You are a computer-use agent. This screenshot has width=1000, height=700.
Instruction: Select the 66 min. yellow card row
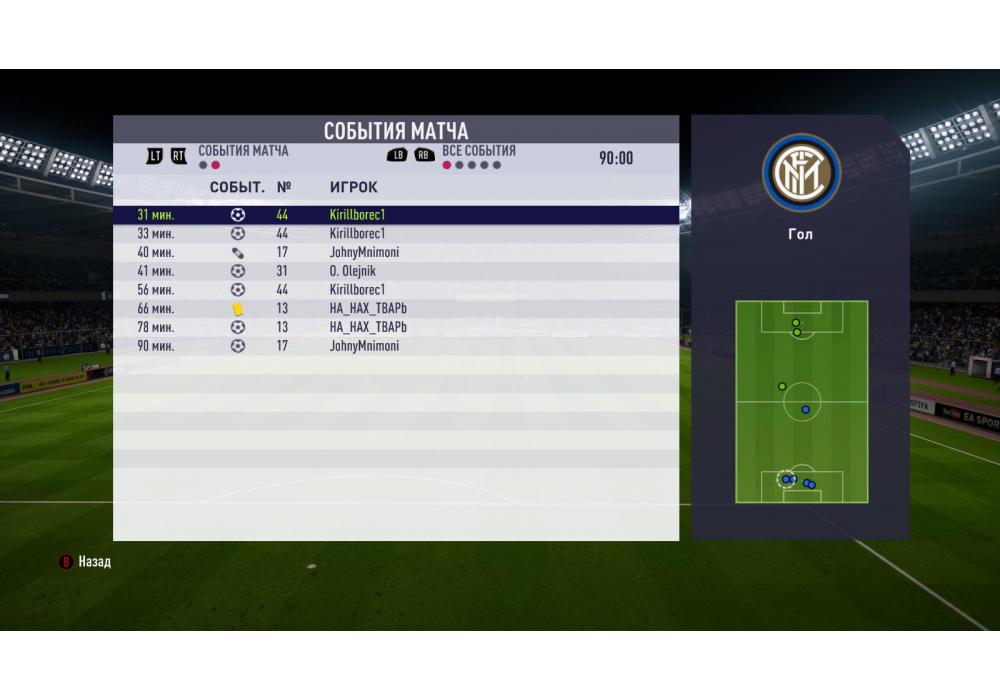395,309
